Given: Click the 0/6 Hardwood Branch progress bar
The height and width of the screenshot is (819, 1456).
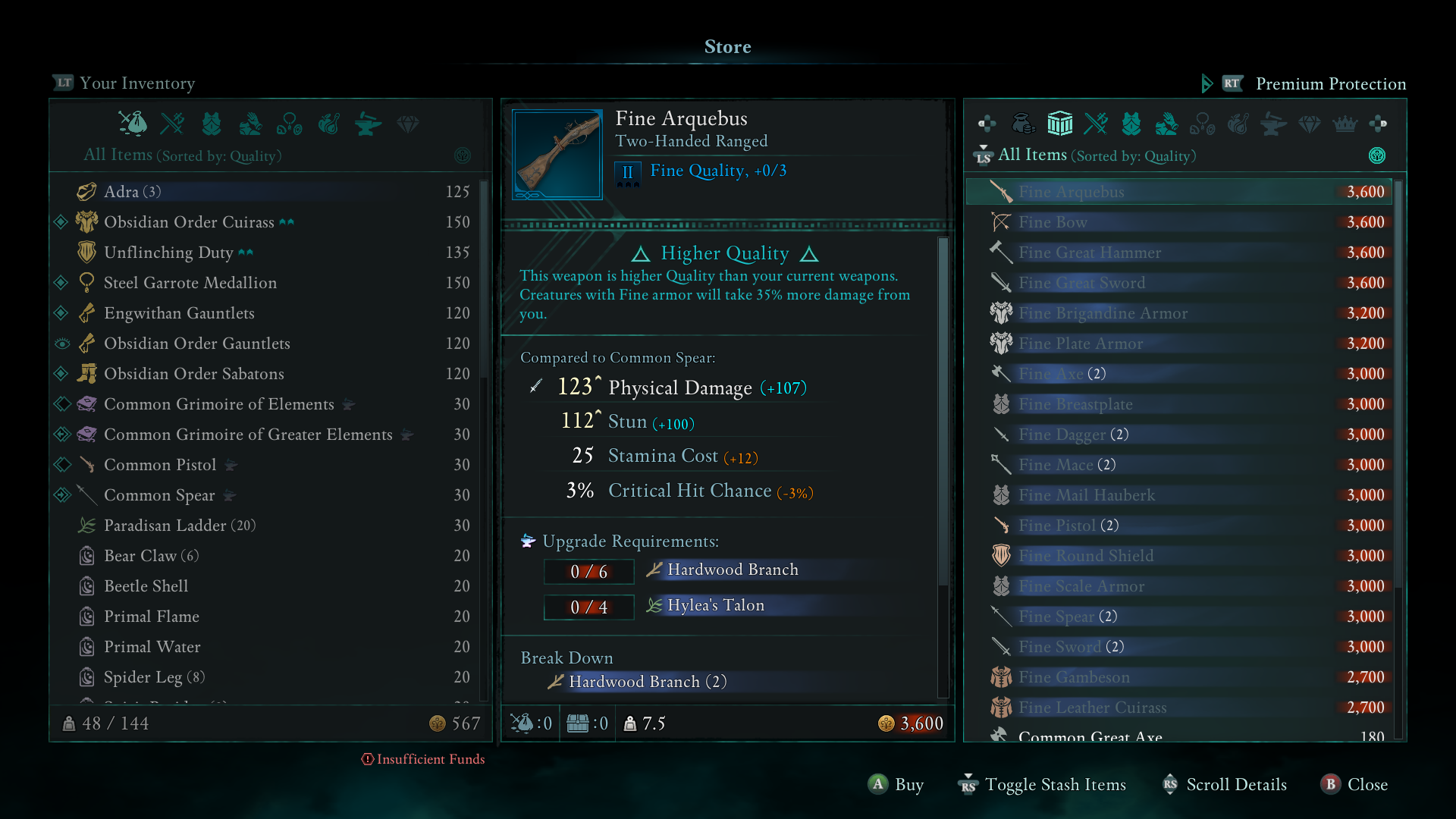Looking at the screenshot, I should [588, 571].
